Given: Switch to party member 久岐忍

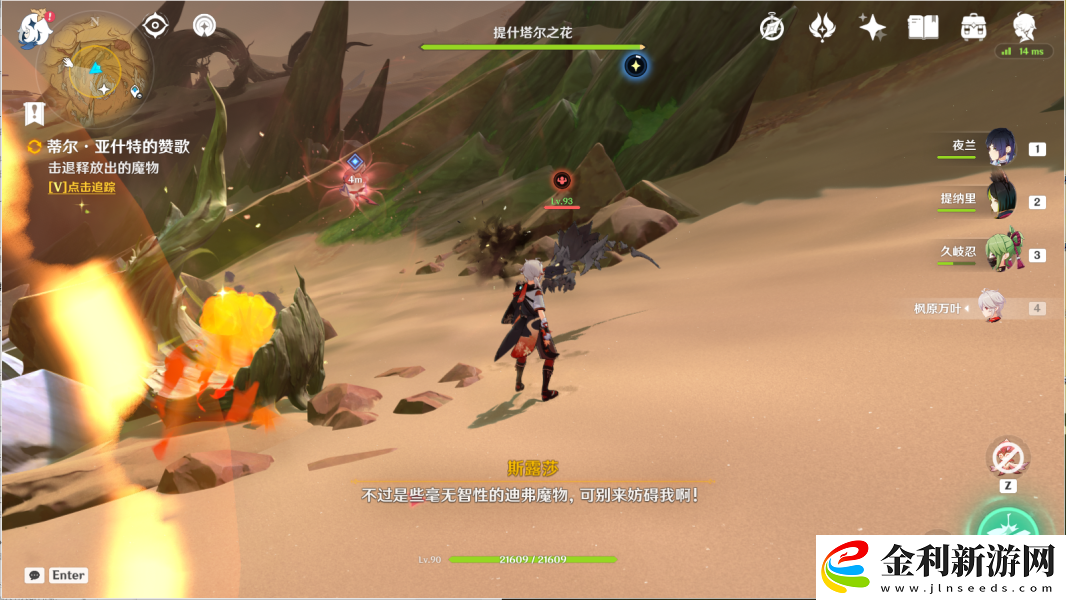Looking at the screenshot, I should pyautogui.click(x=1001, y=253).
